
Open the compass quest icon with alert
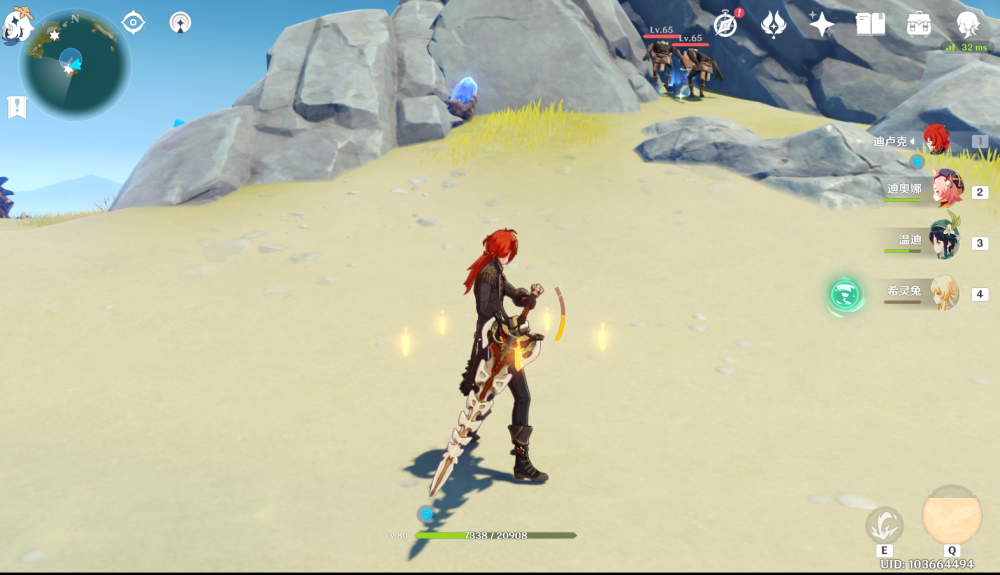pos(726,24)
